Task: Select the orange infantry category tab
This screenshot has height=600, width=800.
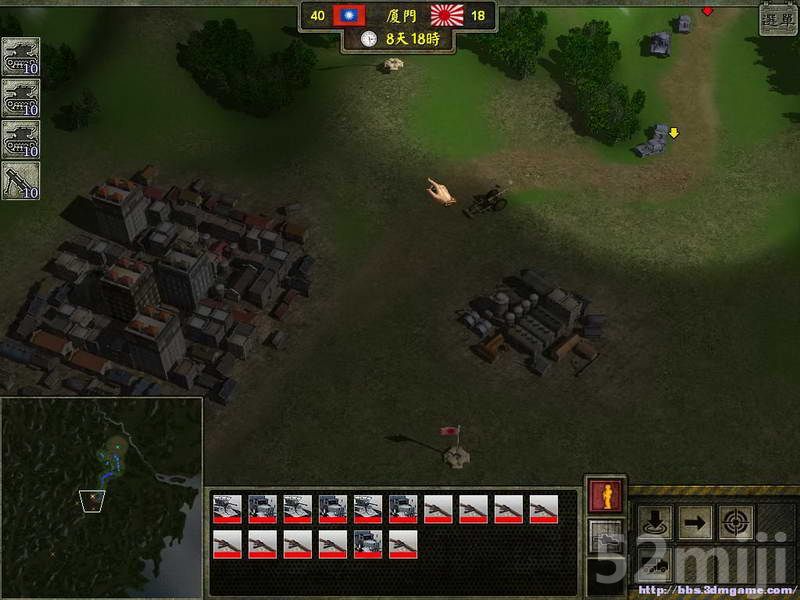Action: (605, 497)
